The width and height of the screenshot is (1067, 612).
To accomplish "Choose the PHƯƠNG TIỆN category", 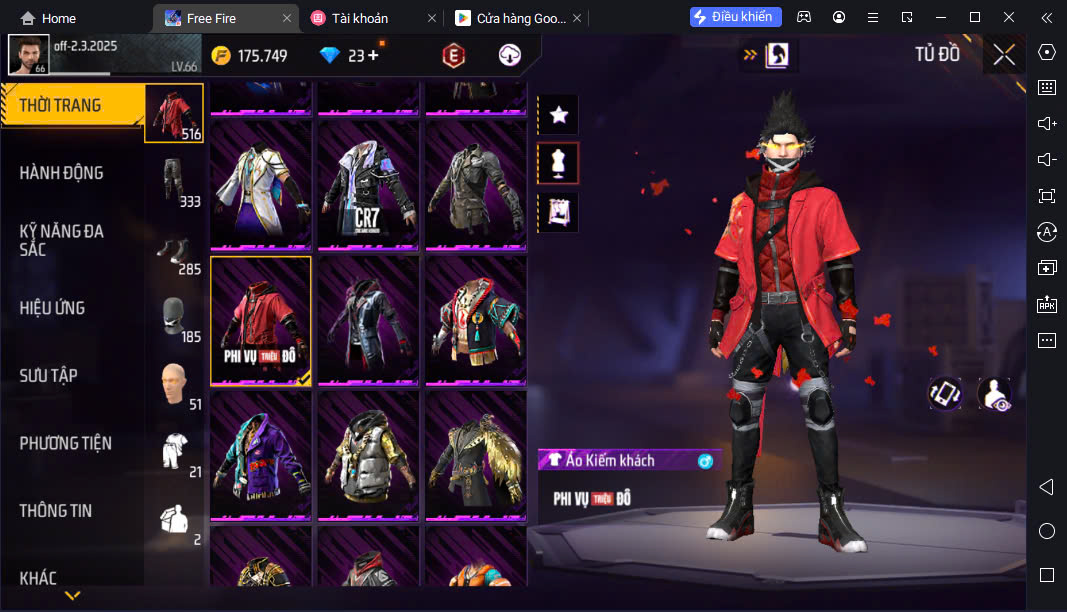I will pyautogui.click(x=66, y=443).
